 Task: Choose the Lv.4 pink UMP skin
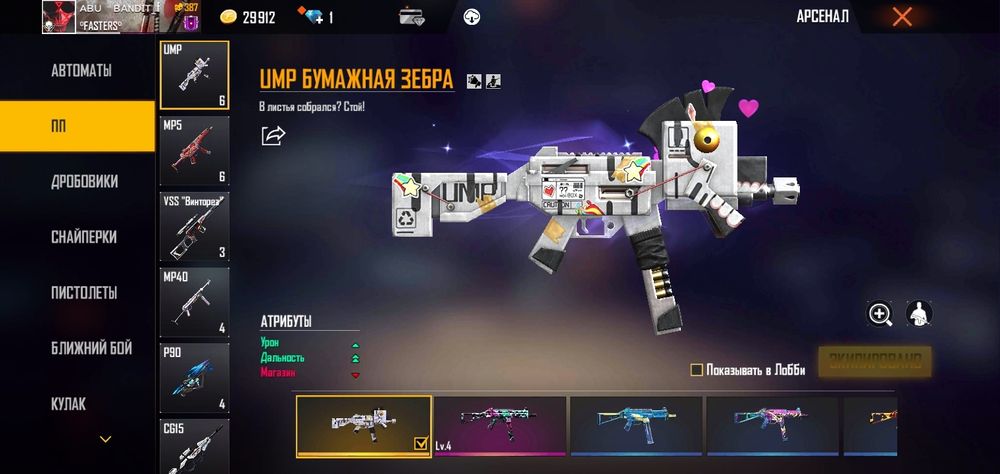(x=500, y=427)
